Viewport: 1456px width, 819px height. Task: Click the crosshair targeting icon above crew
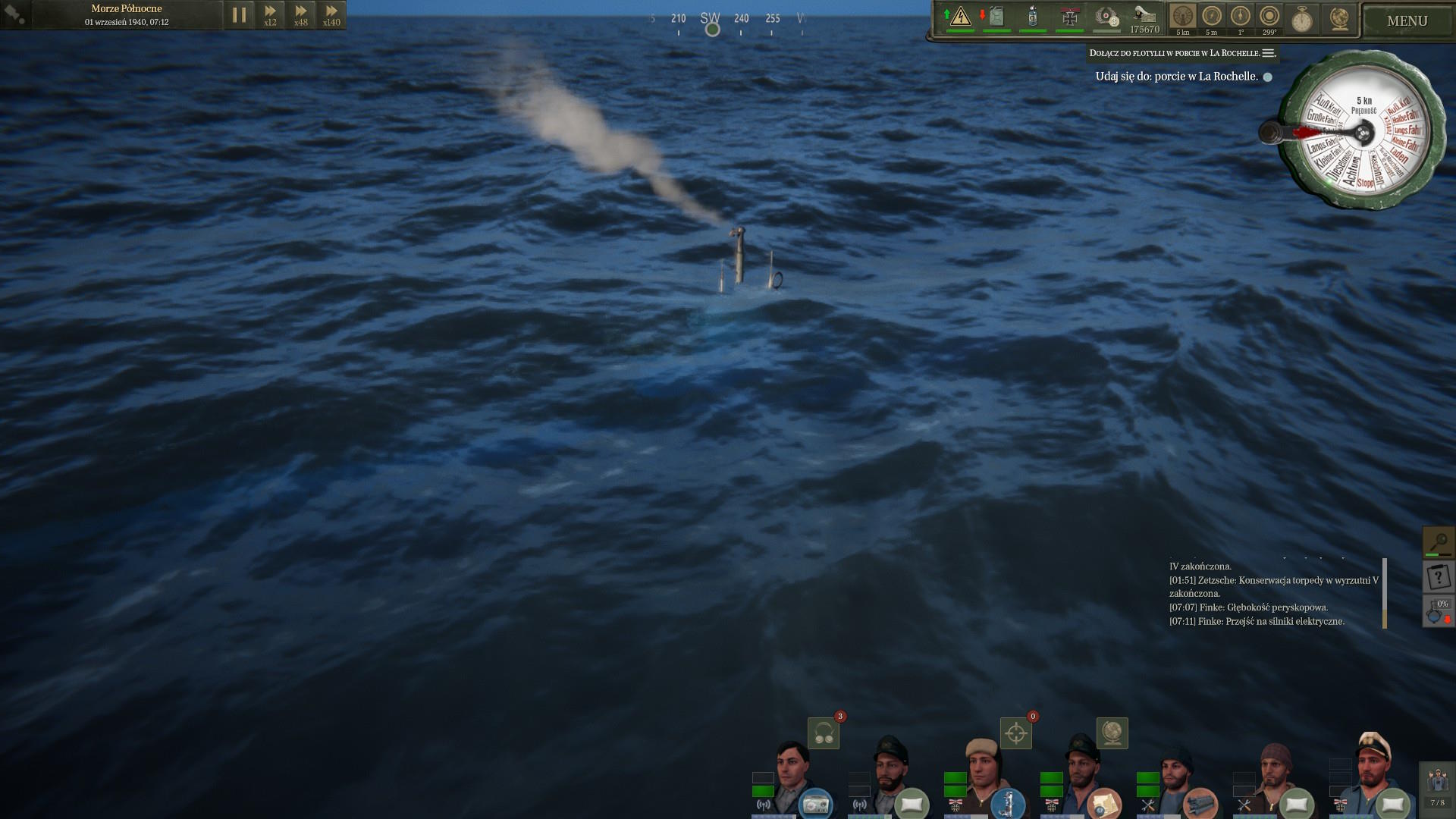tap(1016, 733)
